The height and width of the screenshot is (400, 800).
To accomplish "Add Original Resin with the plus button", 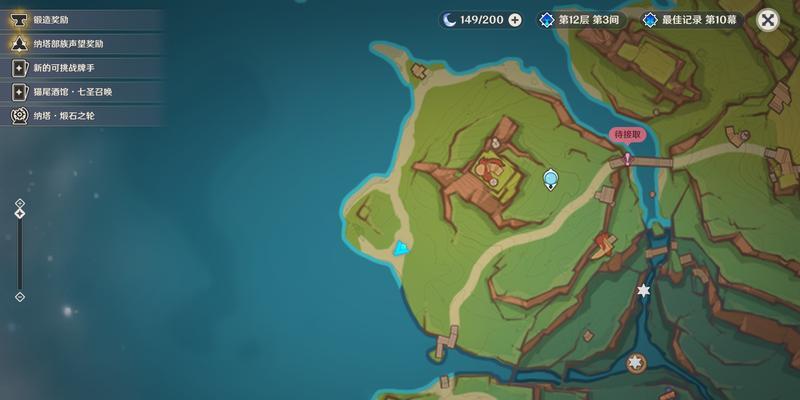I will coord(515,19).
